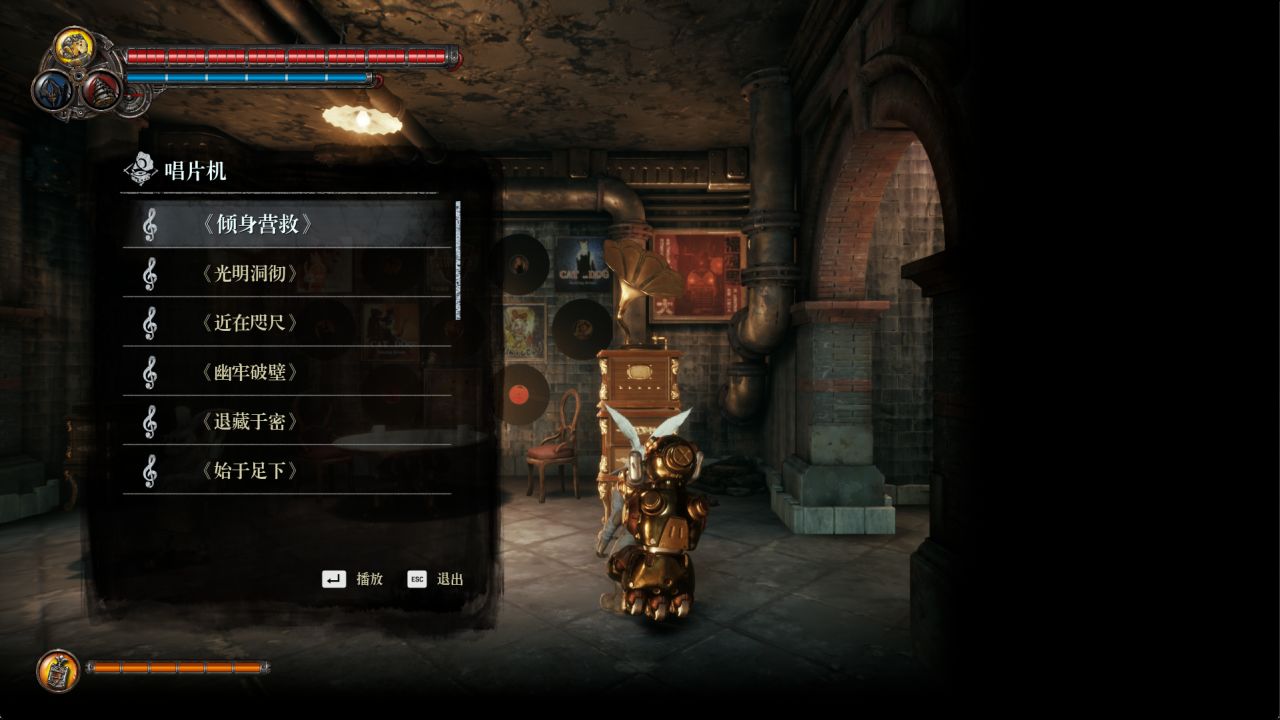1280x720 pixels.
Task: Select the item icon beside the orange bar
Action: [58, 670]
